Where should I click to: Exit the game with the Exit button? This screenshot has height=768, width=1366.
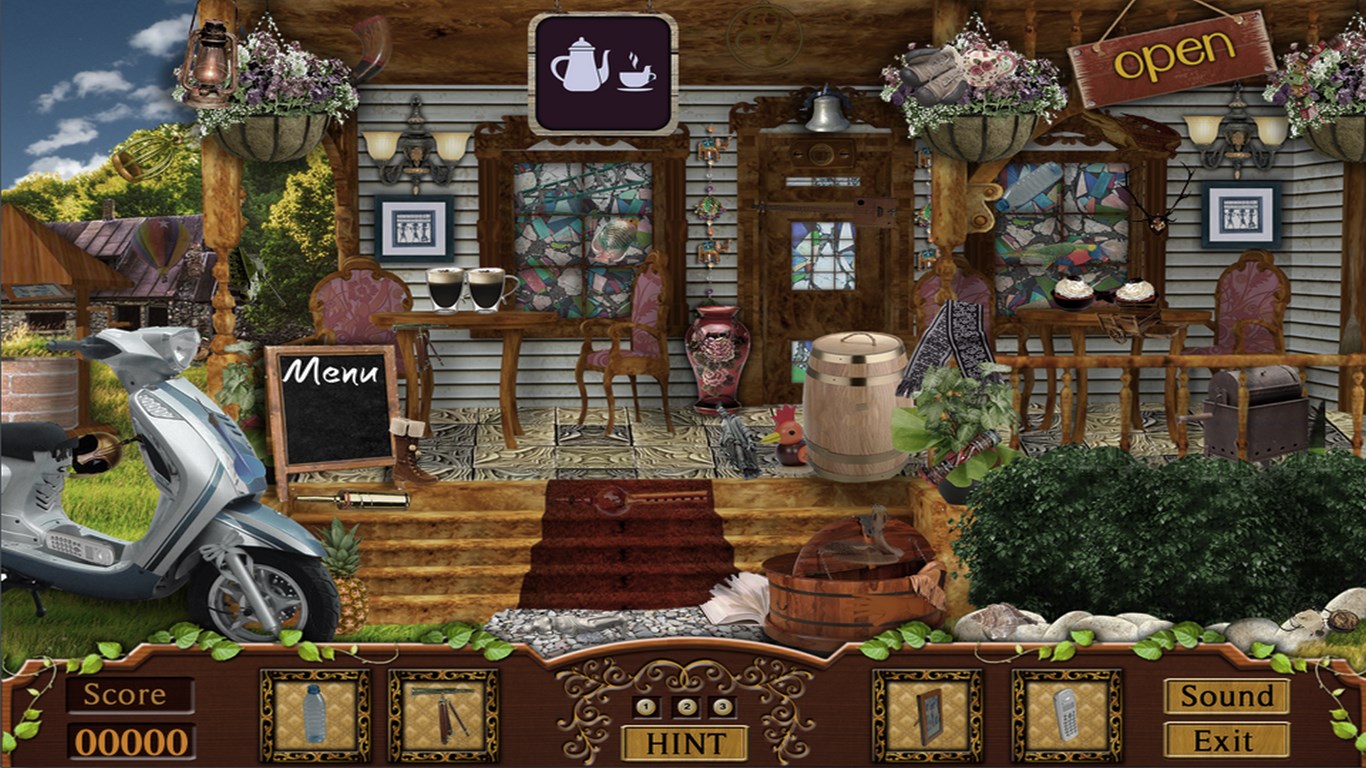coord(1226,741)
